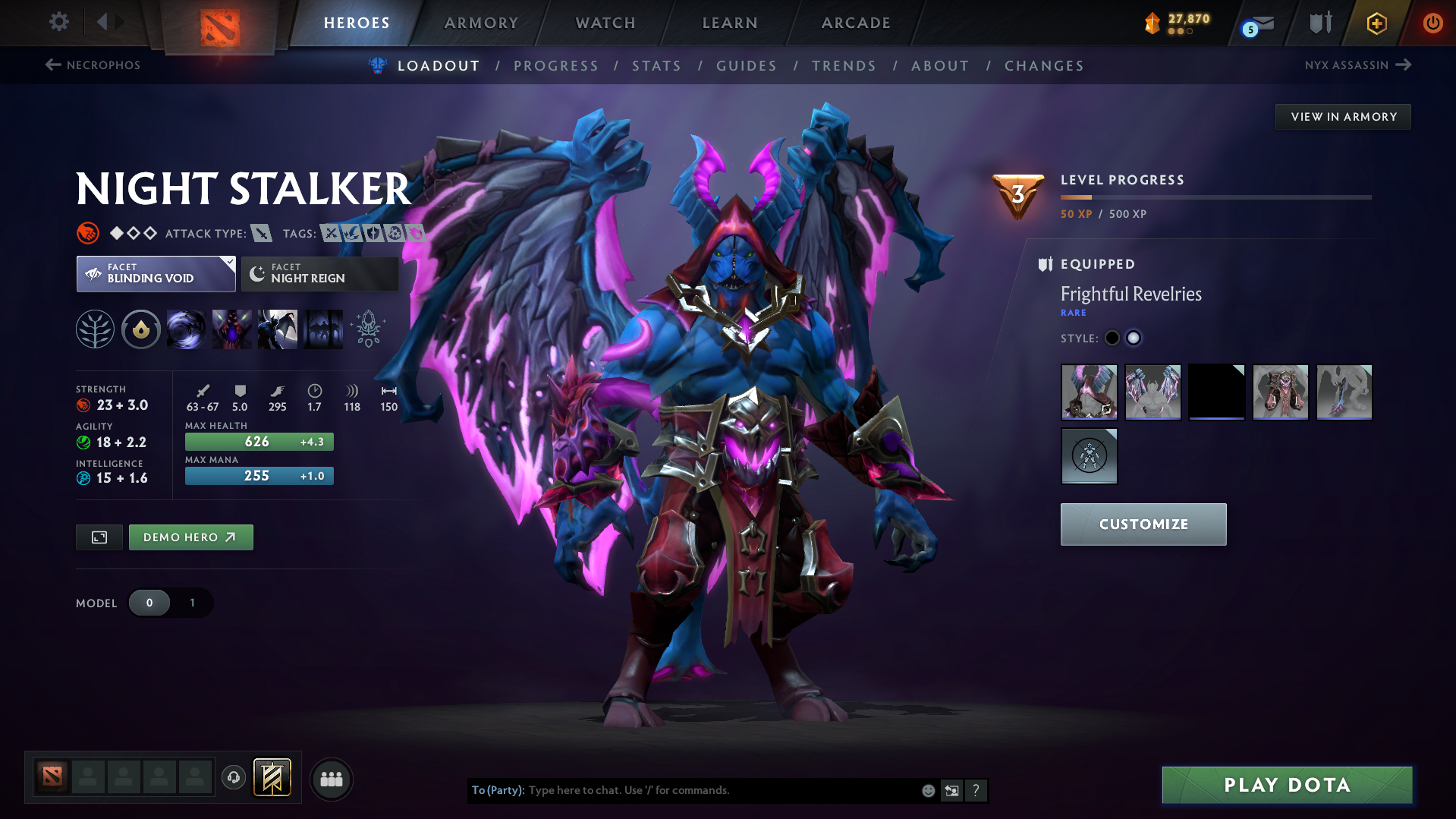1456x819 pixels.
Task: Switch the Style to the second option
Action: click(x=1133, y=338)
